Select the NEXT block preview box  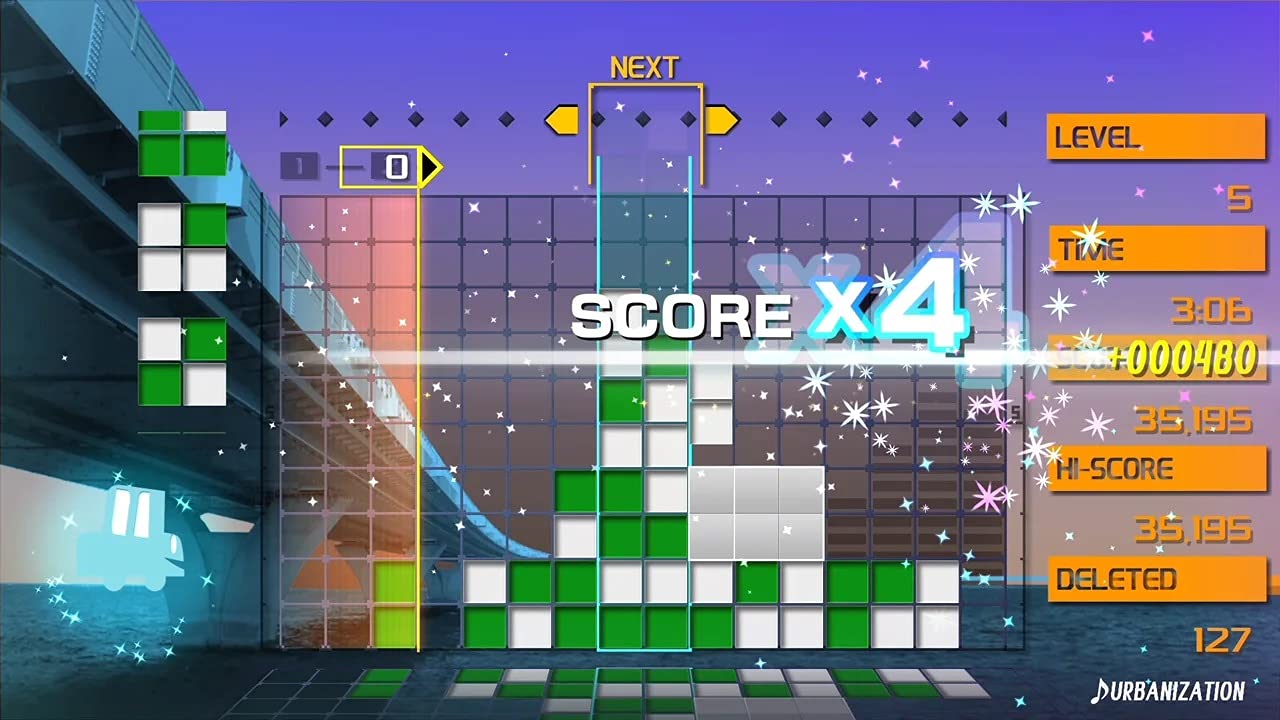[646, 135]
